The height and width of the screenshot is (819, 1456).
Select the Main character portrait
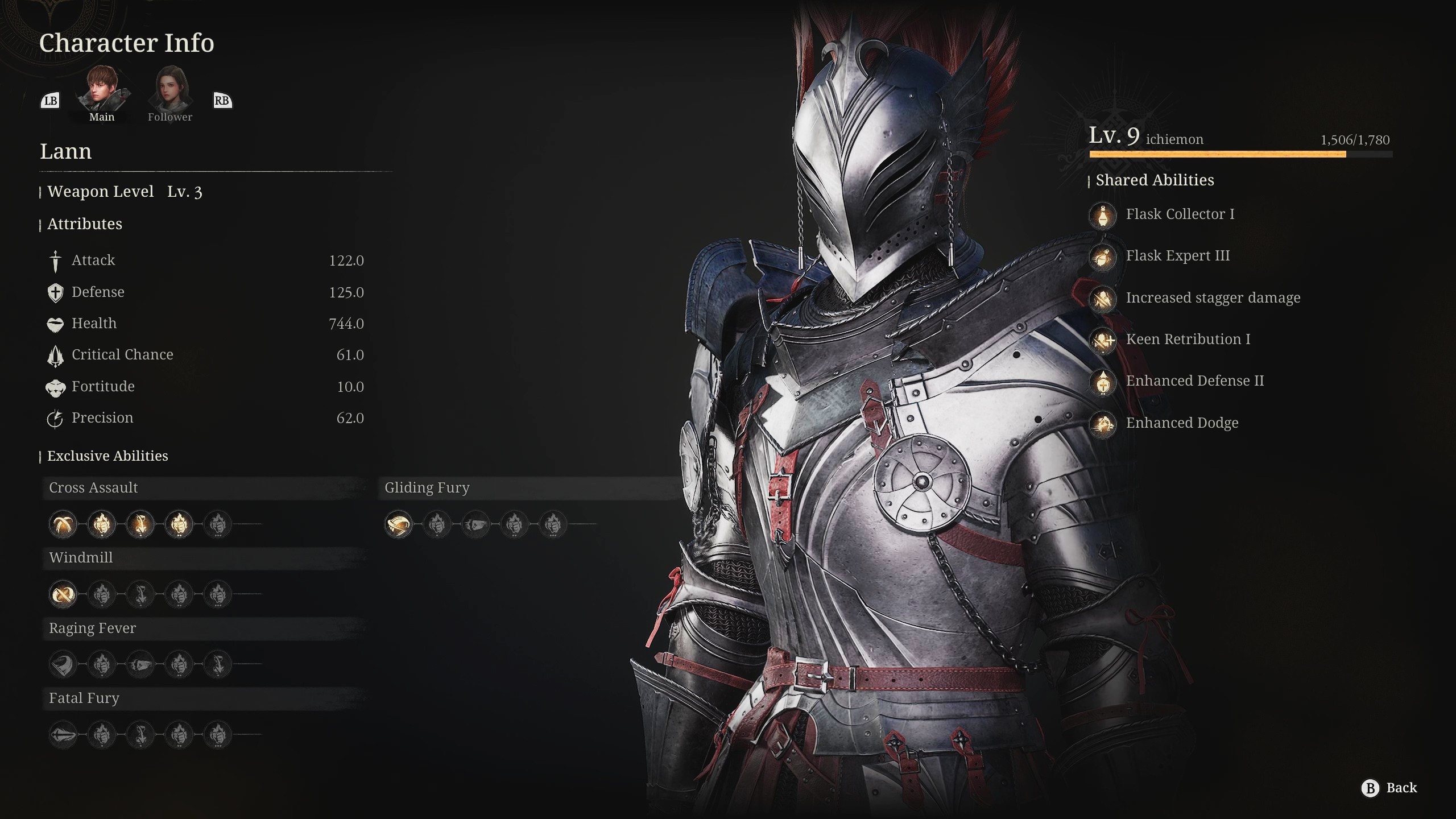click(102, 91)
